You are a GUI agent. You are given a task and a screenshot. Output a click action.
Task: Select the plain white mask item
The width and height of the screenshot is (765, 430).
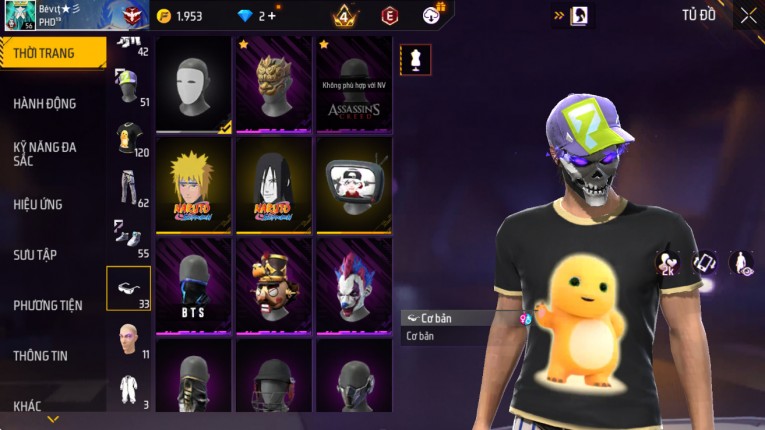pyautogui.click(x=194, y=85)
